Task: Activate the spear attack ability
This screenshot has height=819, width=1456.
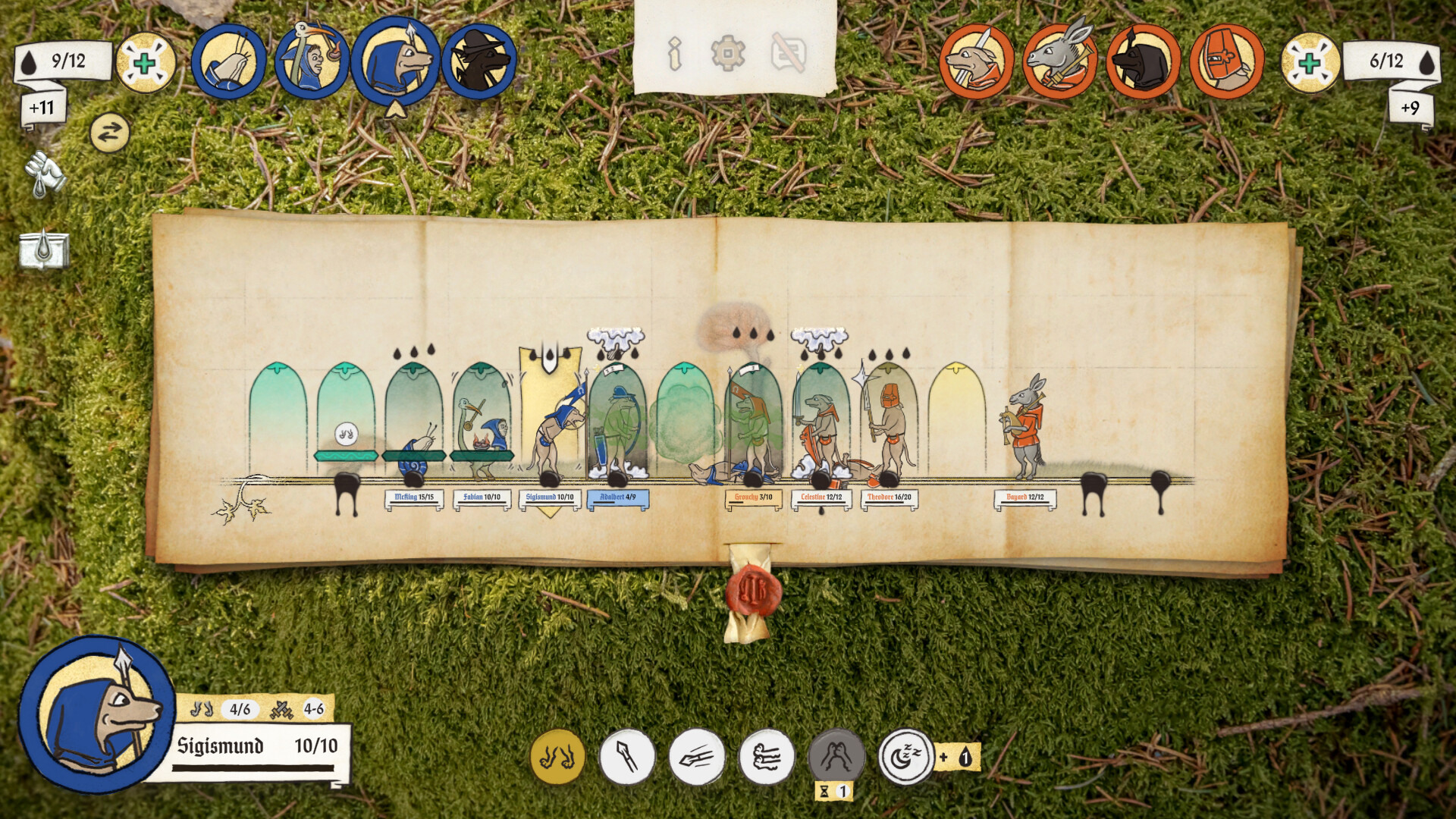Action: (627, 757)
